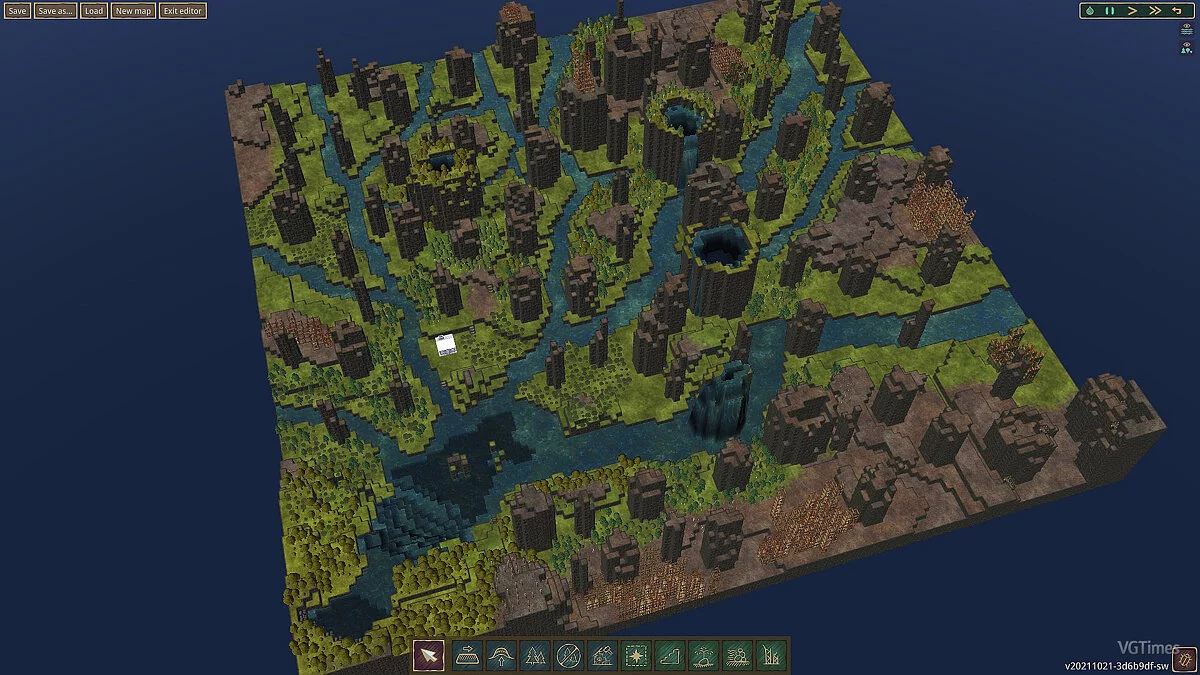Set simulation to normal speed
The width and height of the screenshot is (1200, 675).
[1132, 11]
